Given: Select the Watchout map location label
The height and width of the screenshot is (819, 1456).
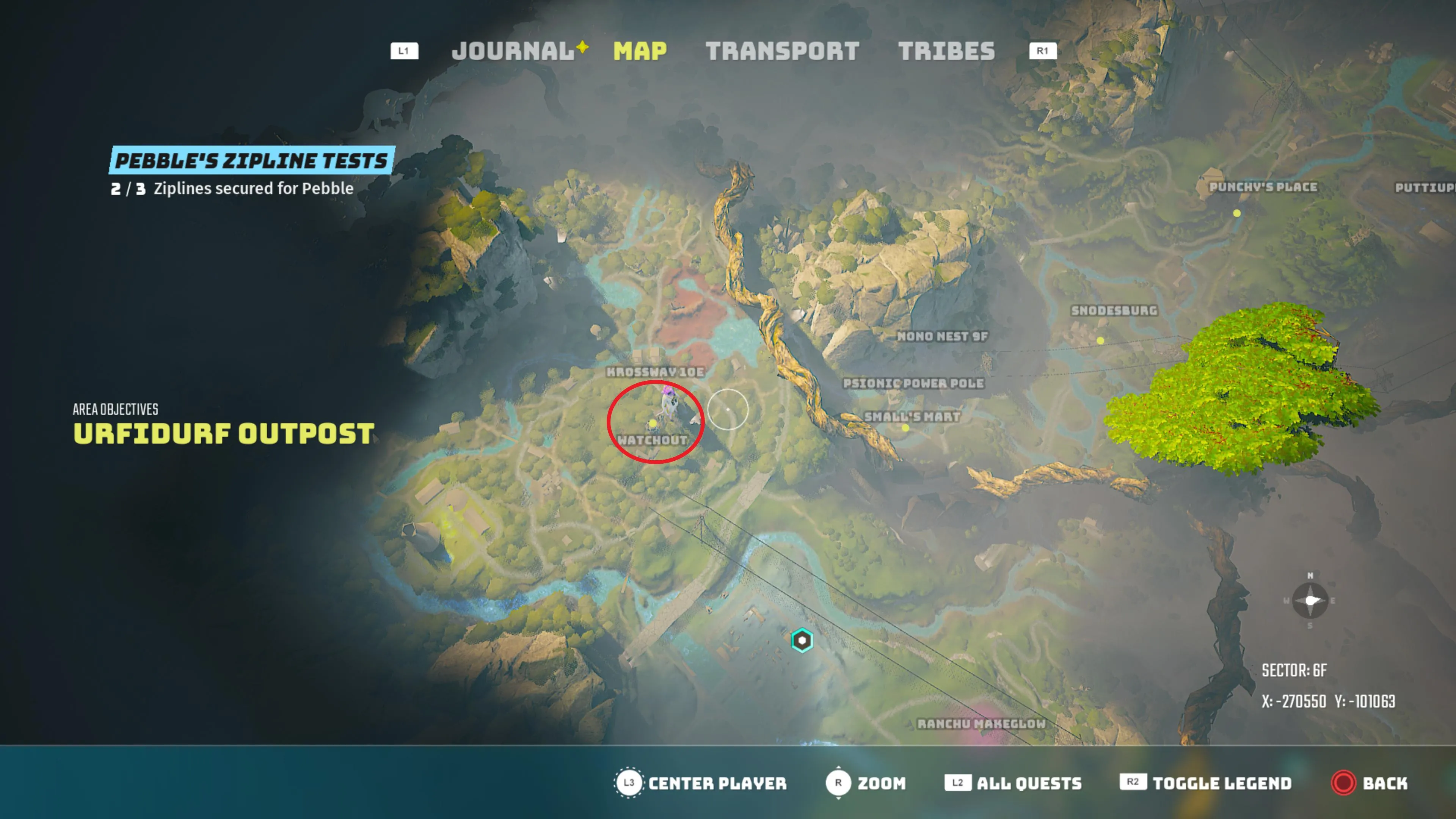Looking at the screenshot, I should (652, 440).
